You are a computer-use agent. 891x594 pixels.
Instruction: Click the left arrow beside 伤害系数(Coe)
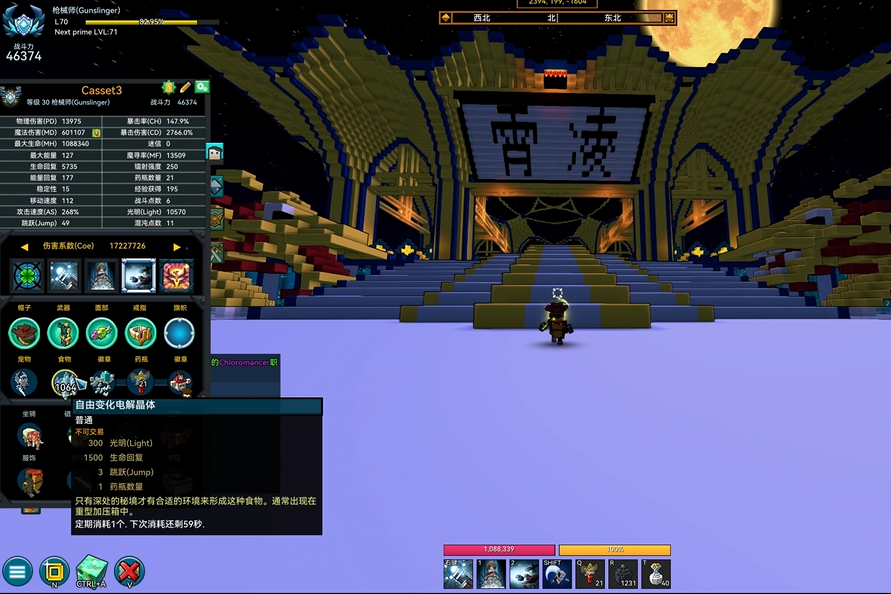click(24, 246)
